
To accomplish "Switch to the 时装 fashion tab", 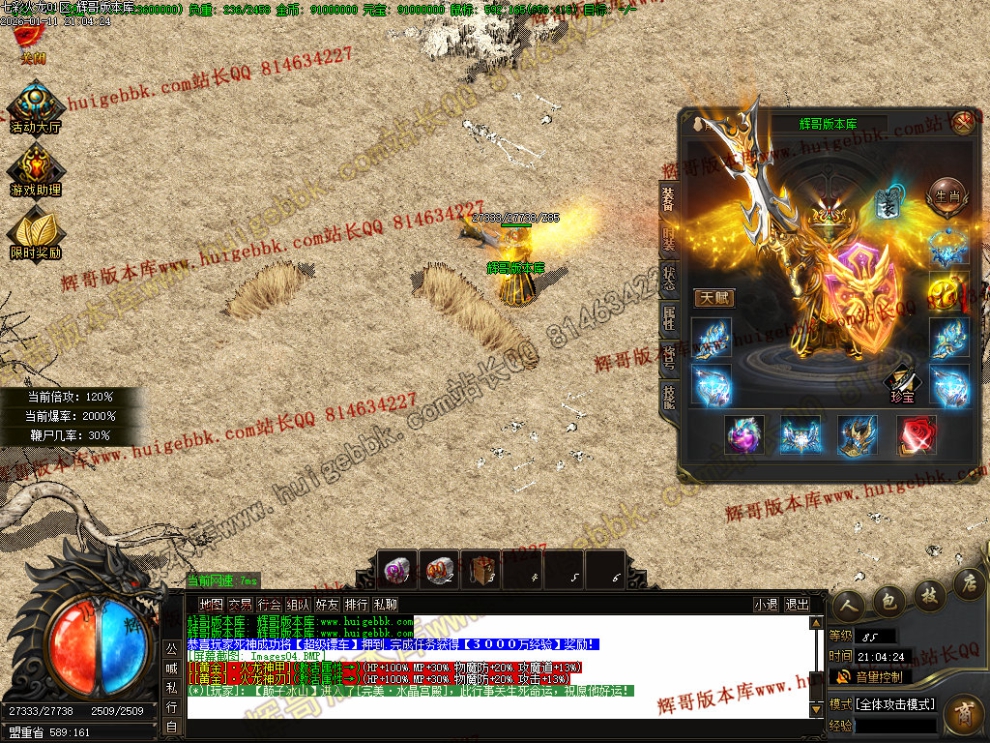I will click(668, 239).
